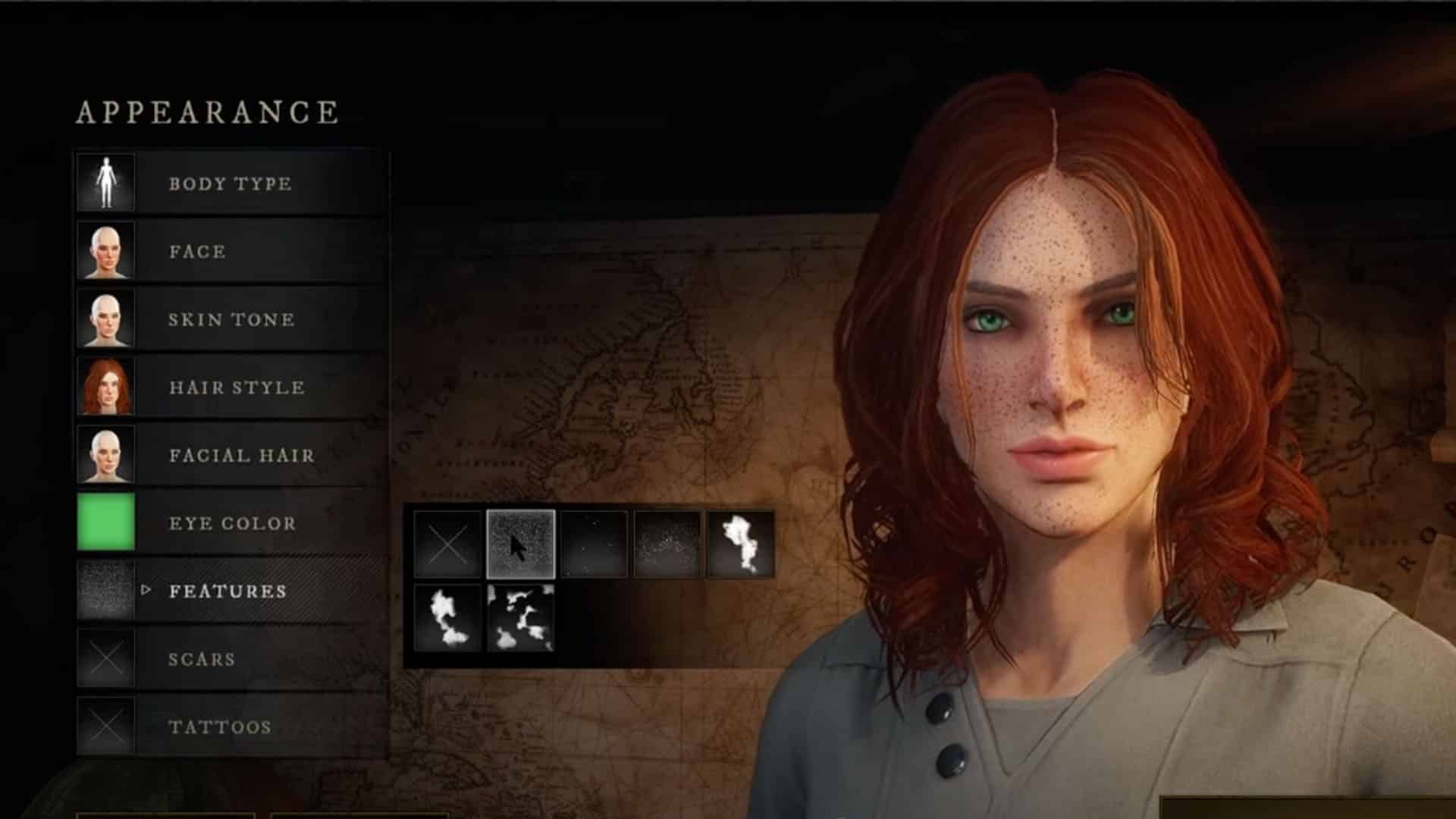Viewport: 1456px width, 819px height.
Task: Select the crossed-out Scars icon
Action: [106, 658]
